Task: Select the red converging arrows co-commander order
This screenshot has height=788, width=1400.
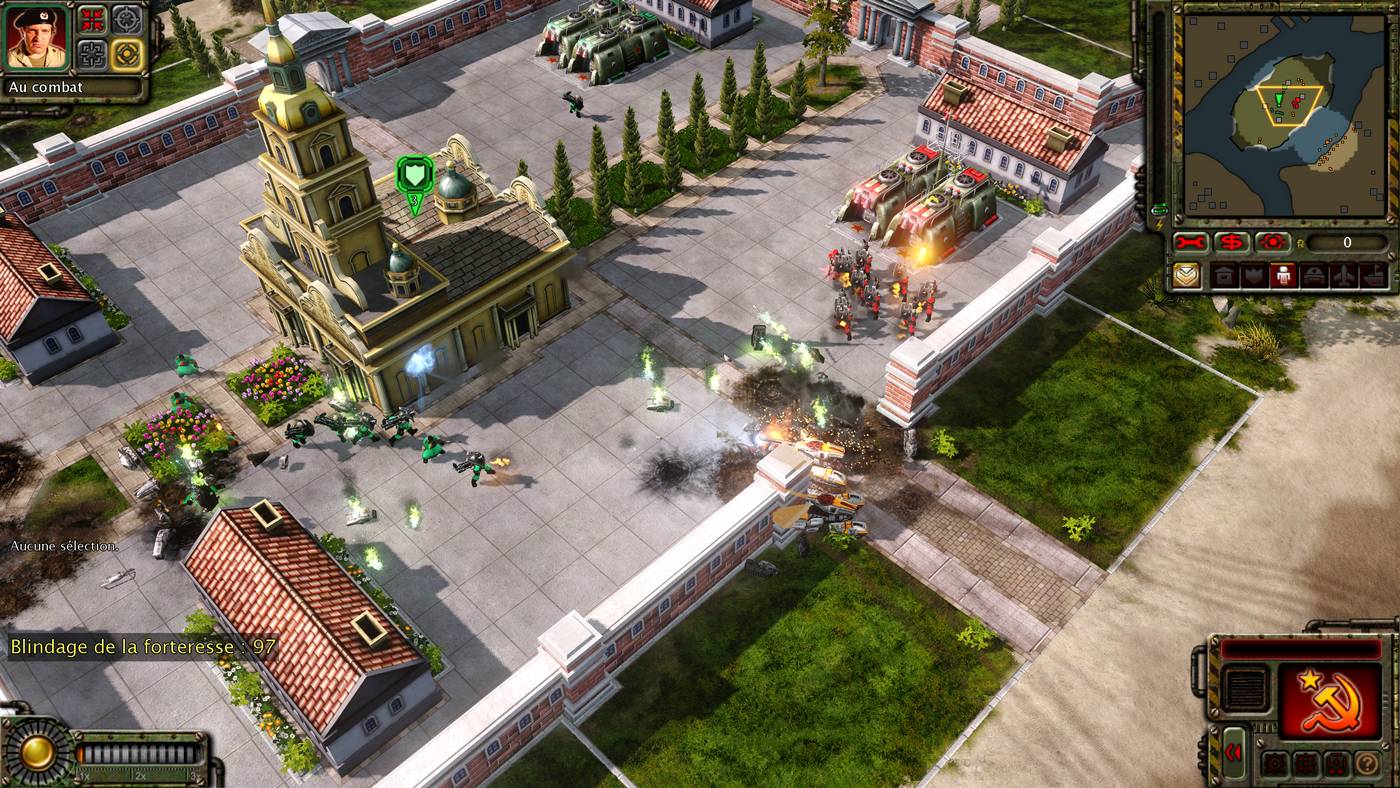Action: coord(94,19)
